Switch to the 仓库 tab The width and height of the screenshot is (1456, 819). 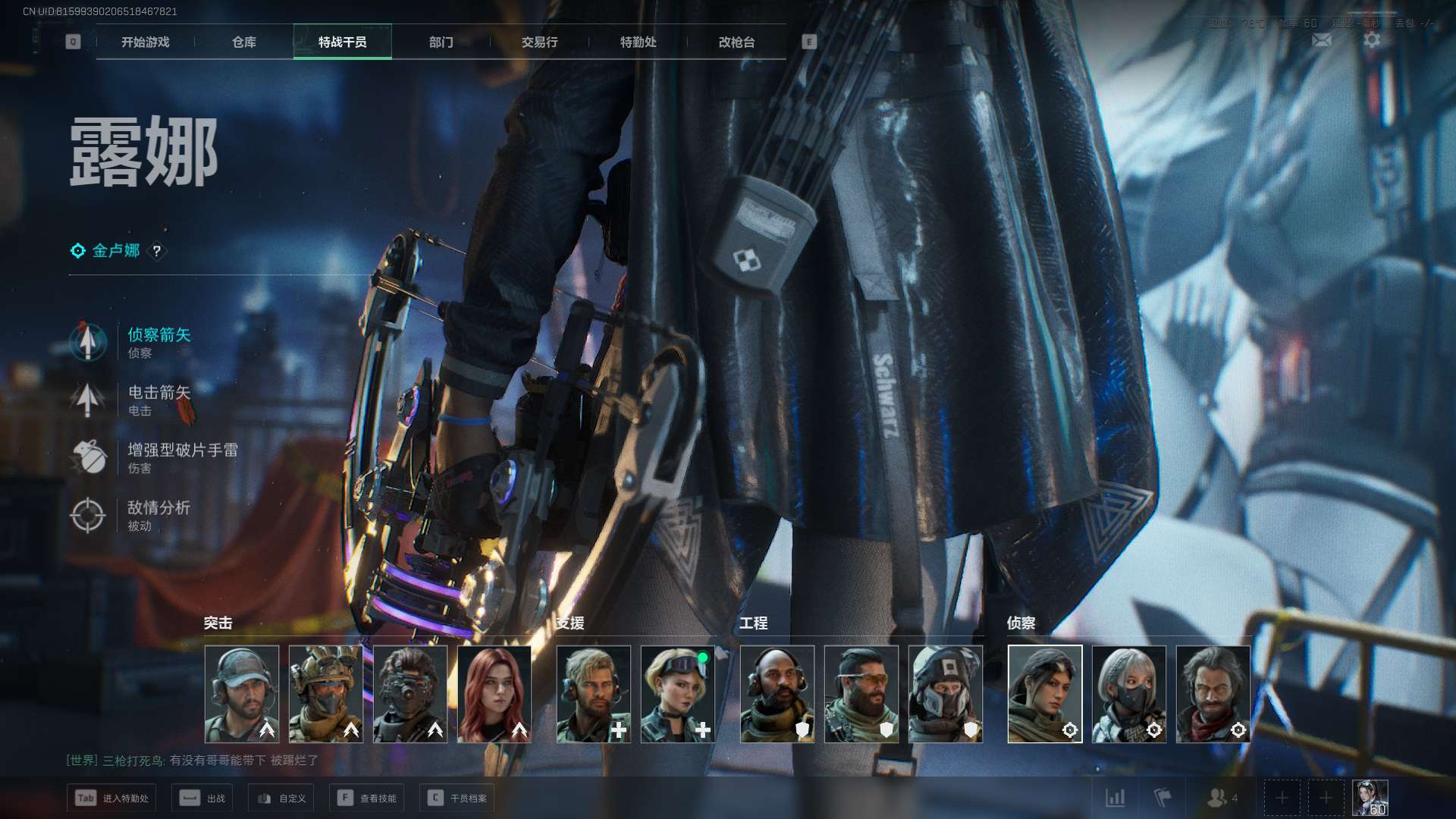point(243,42)
